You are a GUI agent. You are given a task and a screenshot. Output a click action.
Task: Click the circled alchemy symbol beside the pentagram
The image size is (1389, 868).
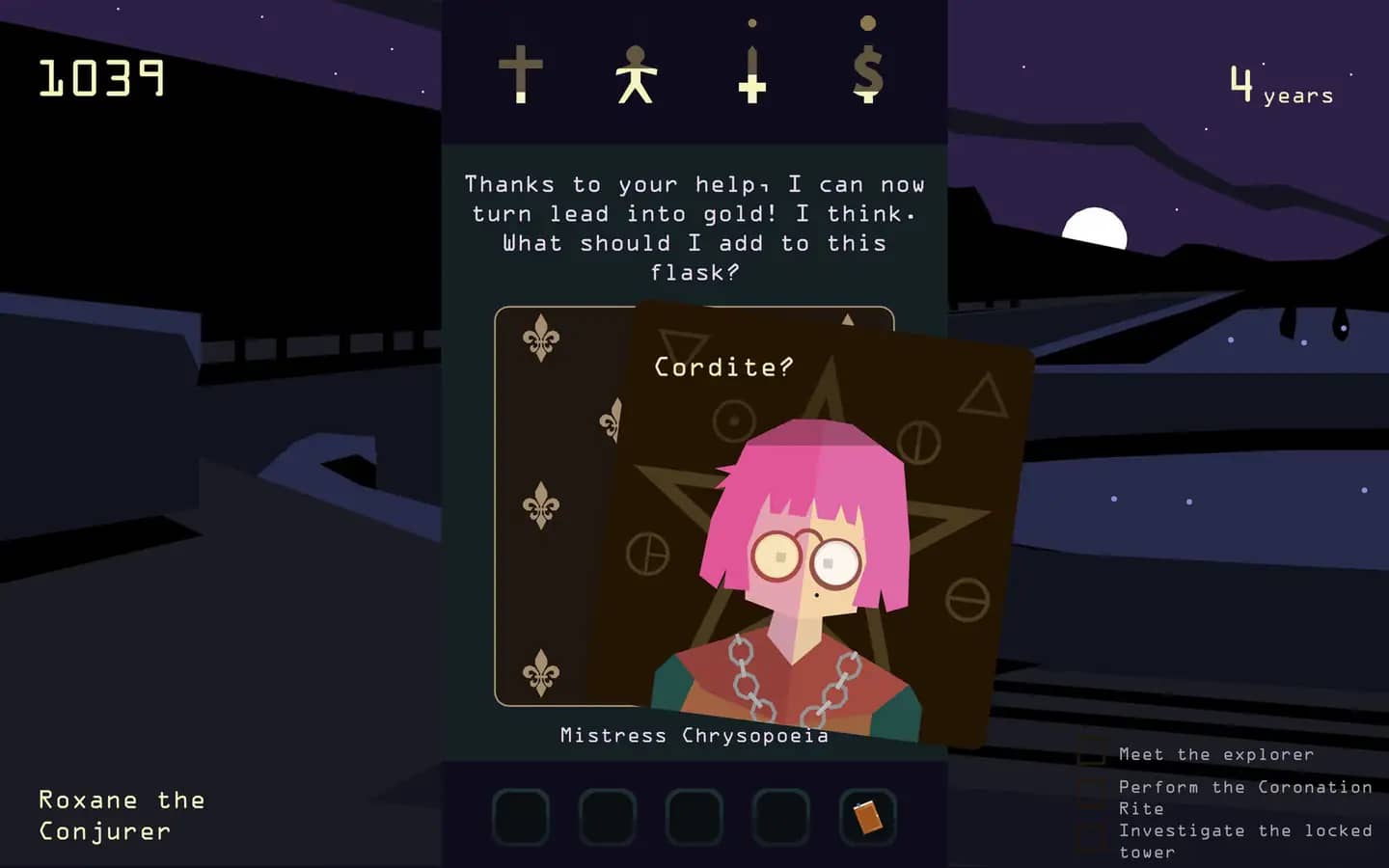(x=732, y=420)
